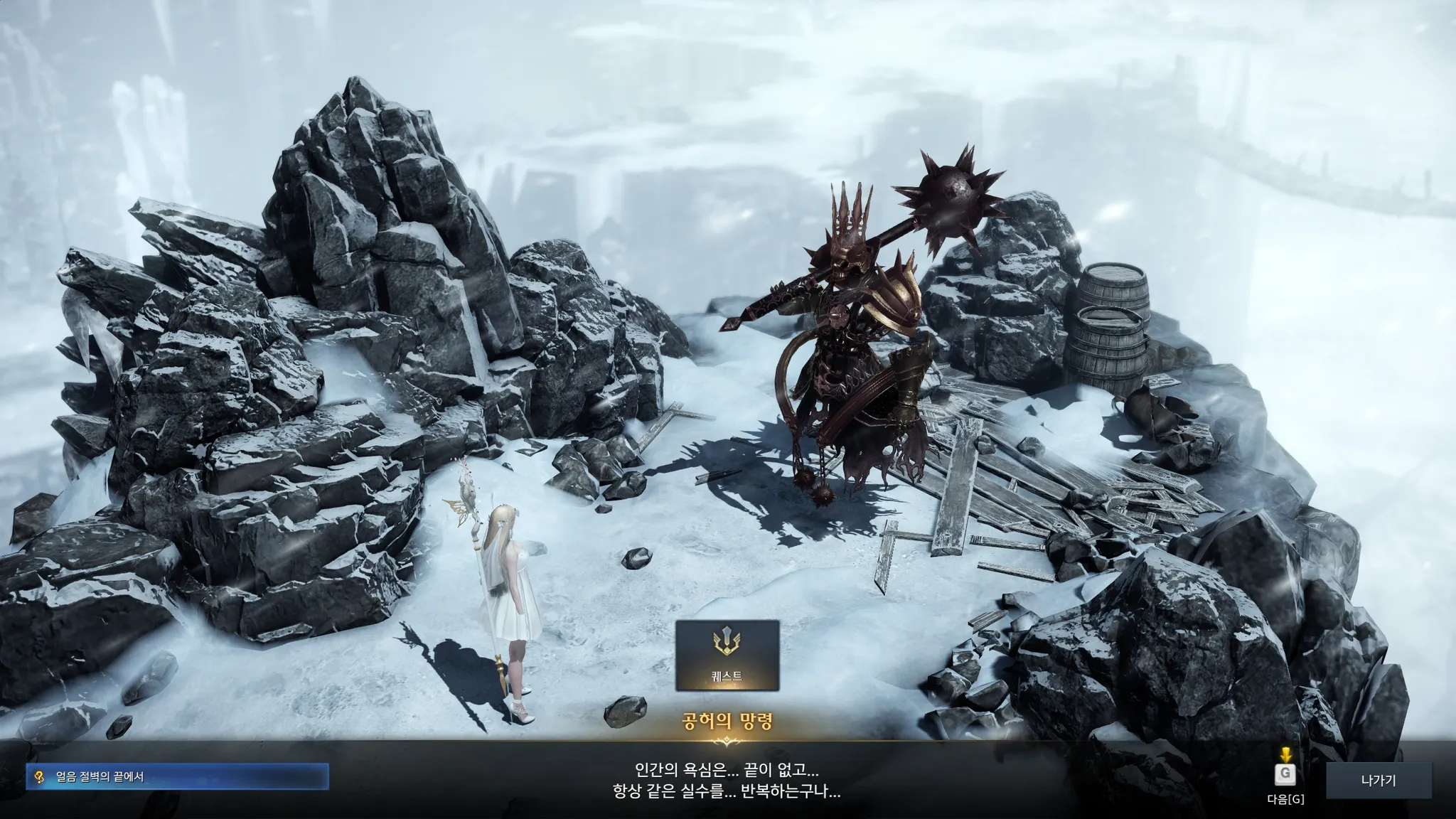The width and height of the screenshot is (1456, 819).
Task: Open the 얼음 절벽의 끝에서 quest entry
Action: click(x=178, y=777)
